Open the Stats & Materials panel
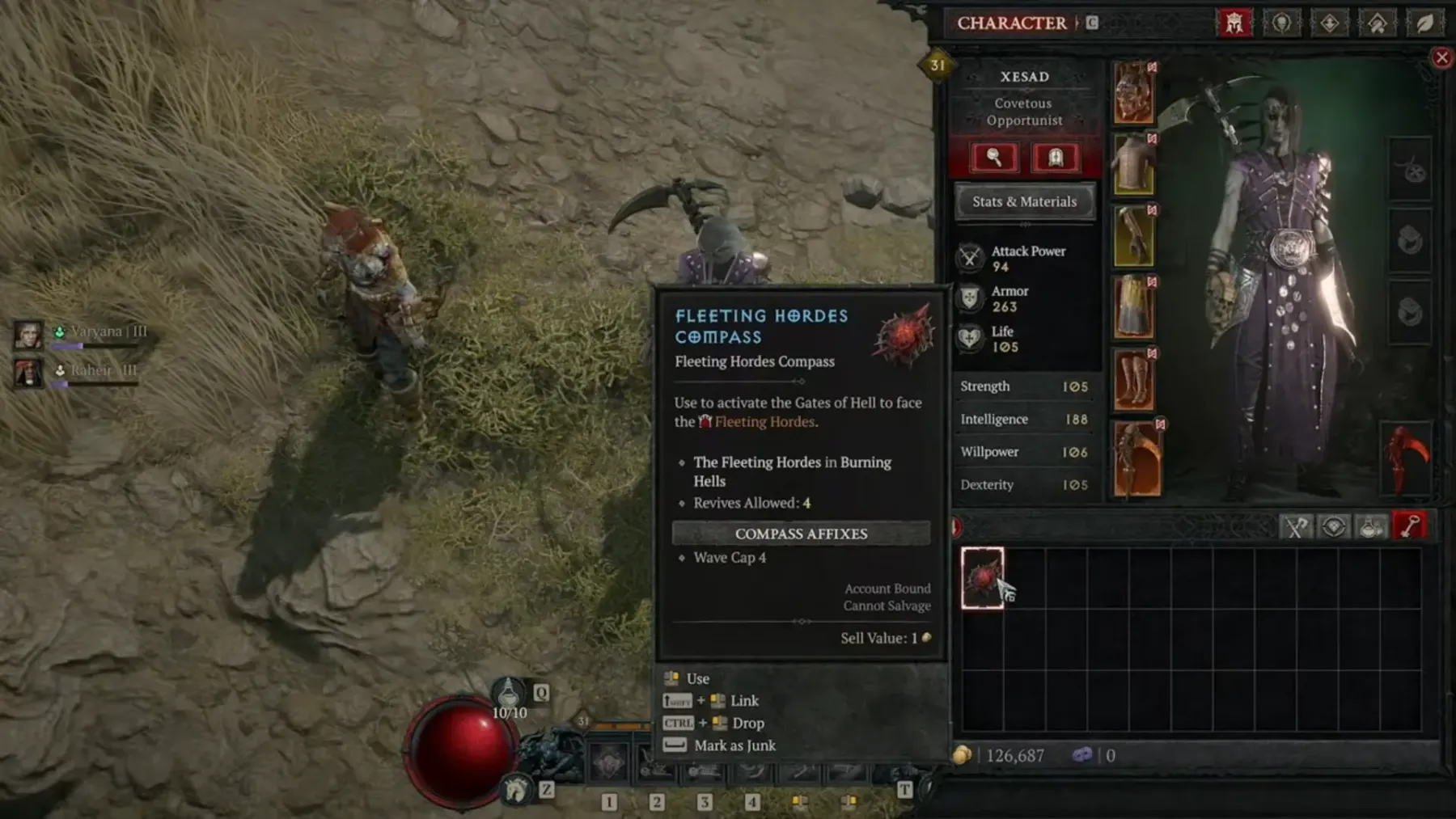This screenshot has height=819, width=1456. tap(1024, 202)
